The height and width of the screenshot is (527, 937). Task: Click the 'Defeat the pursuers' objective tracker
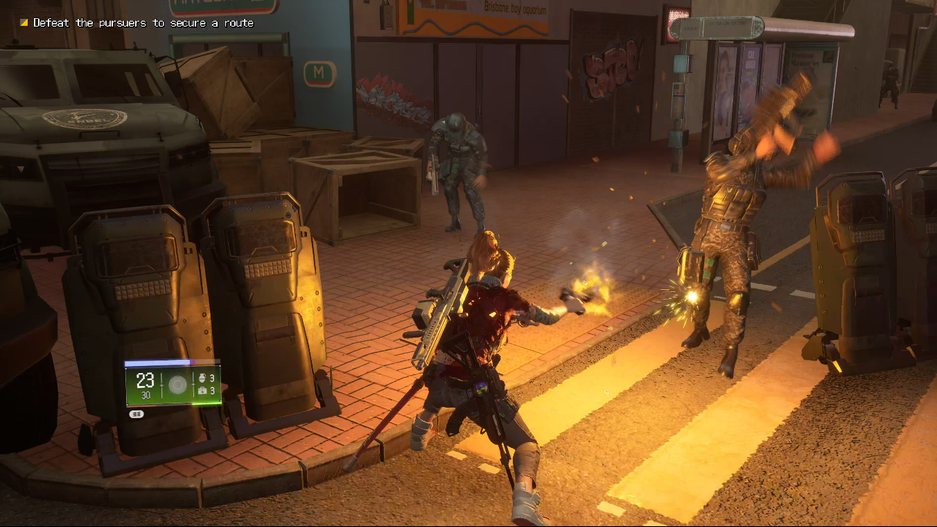pos(143,22)
